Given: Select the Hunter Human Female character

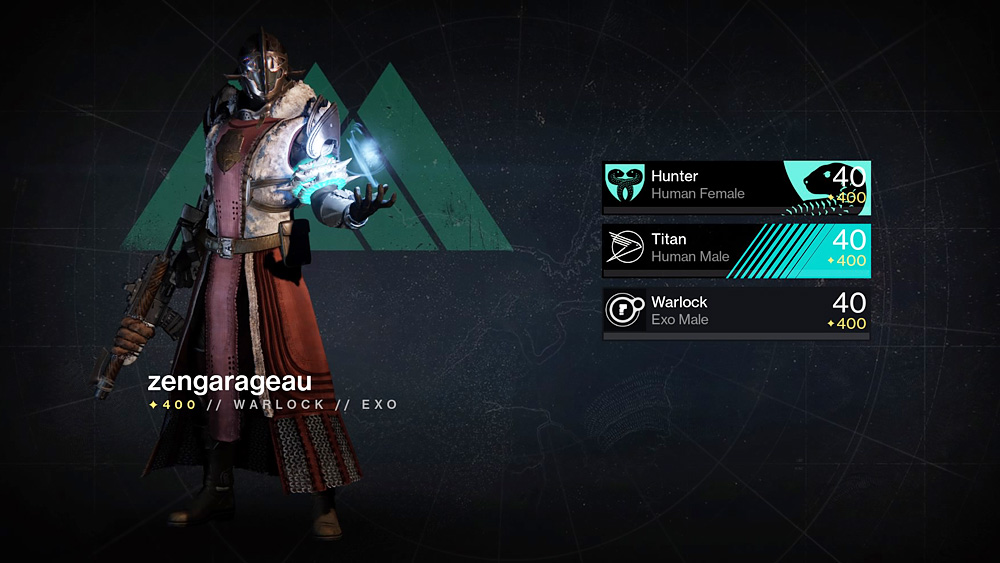Looking at the screenshot, I should 735,185.
